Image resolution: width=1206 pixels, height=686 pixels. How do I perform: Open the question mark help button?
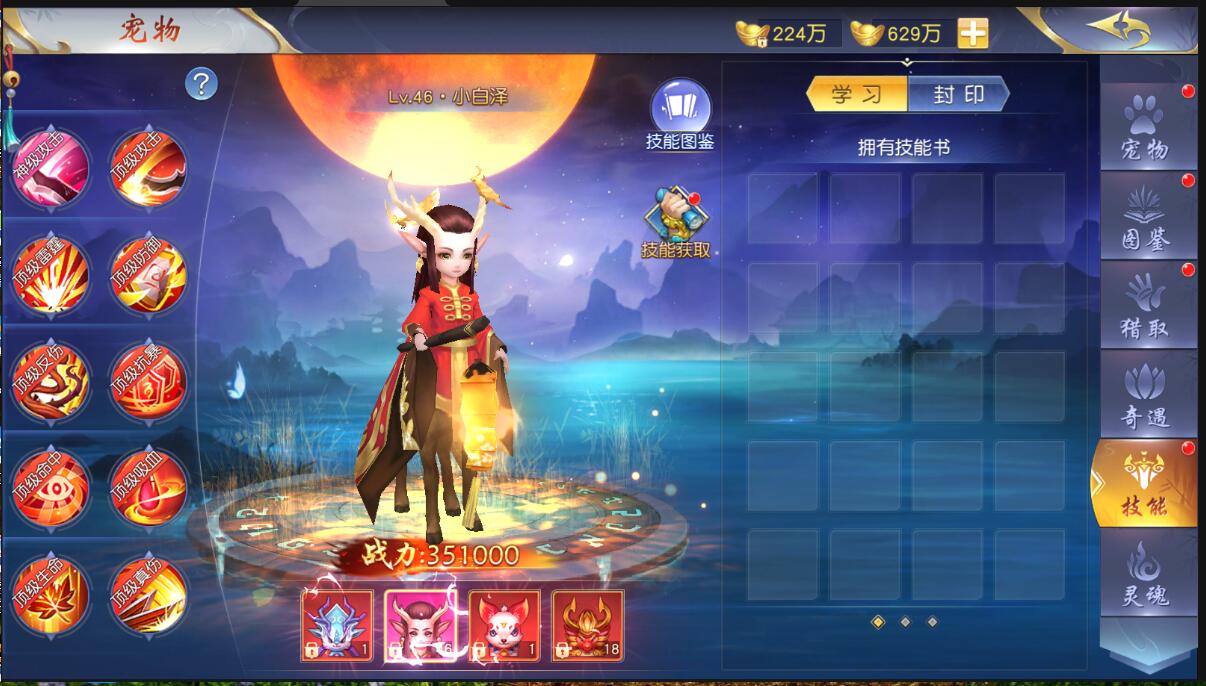[201, 84]
